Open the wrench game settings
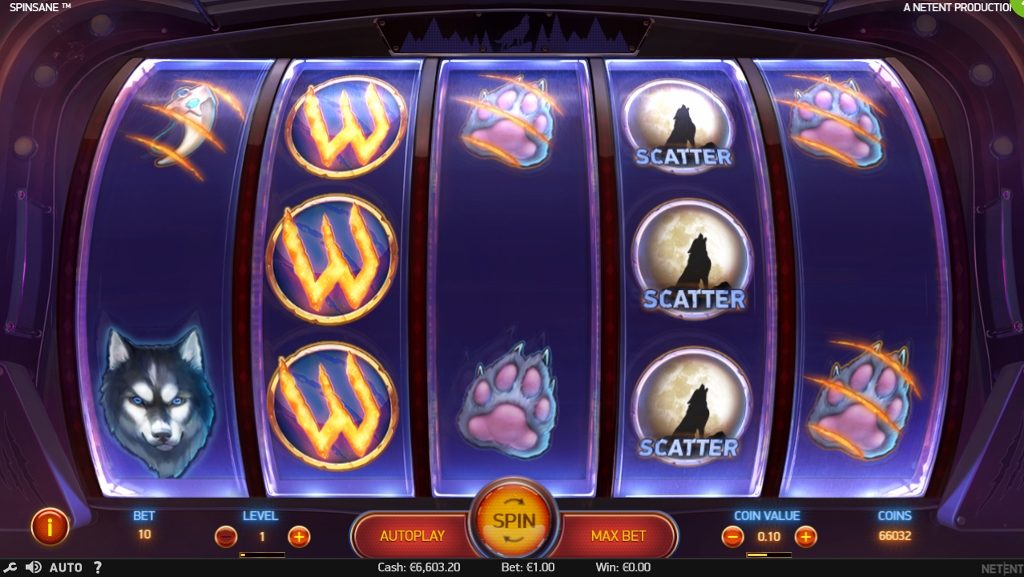Image resolution: width=1024 pixels, height=577 pixels. tap(10, 568)
